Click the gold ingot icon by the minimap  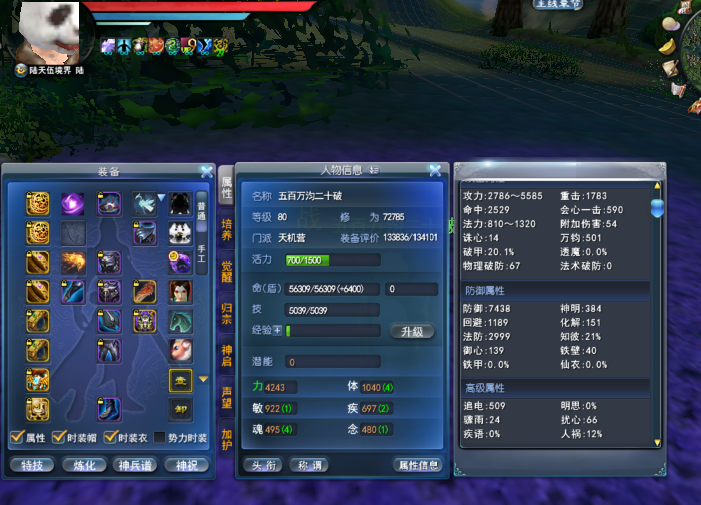(x=668, y=46)
